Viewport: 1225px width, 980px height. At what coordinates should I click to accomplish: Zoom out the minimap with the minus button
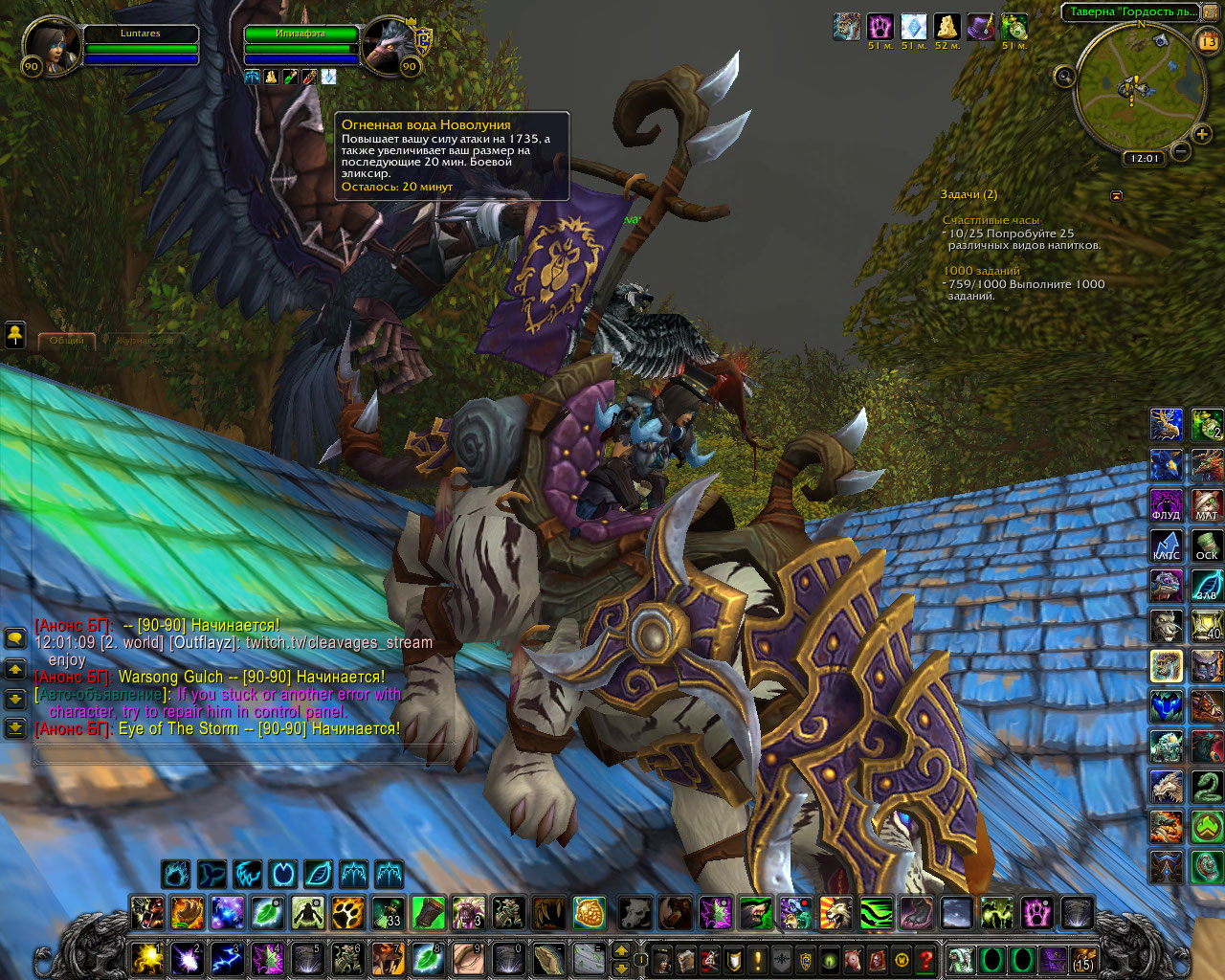(x=1181, y=150)
